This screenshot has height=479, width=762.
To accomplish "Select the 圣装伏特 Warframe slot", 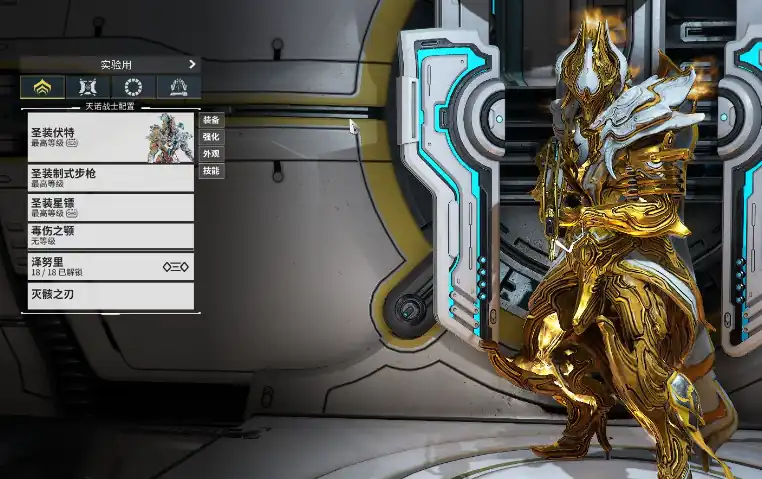I will coord(110,137).
